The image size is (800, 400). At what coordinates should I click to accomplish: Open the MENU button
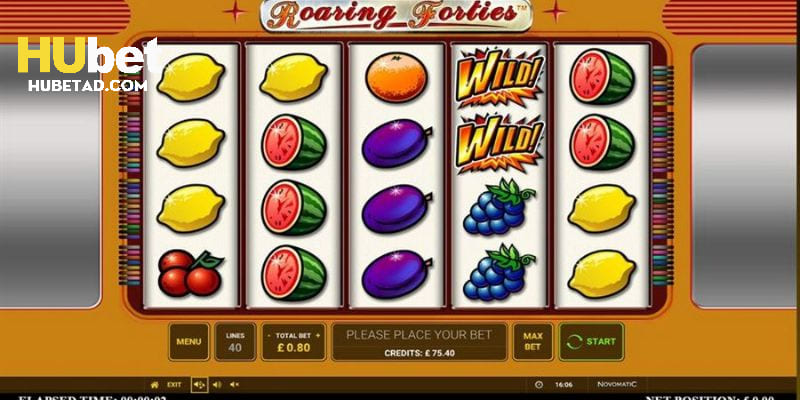(x=189, y=341)
